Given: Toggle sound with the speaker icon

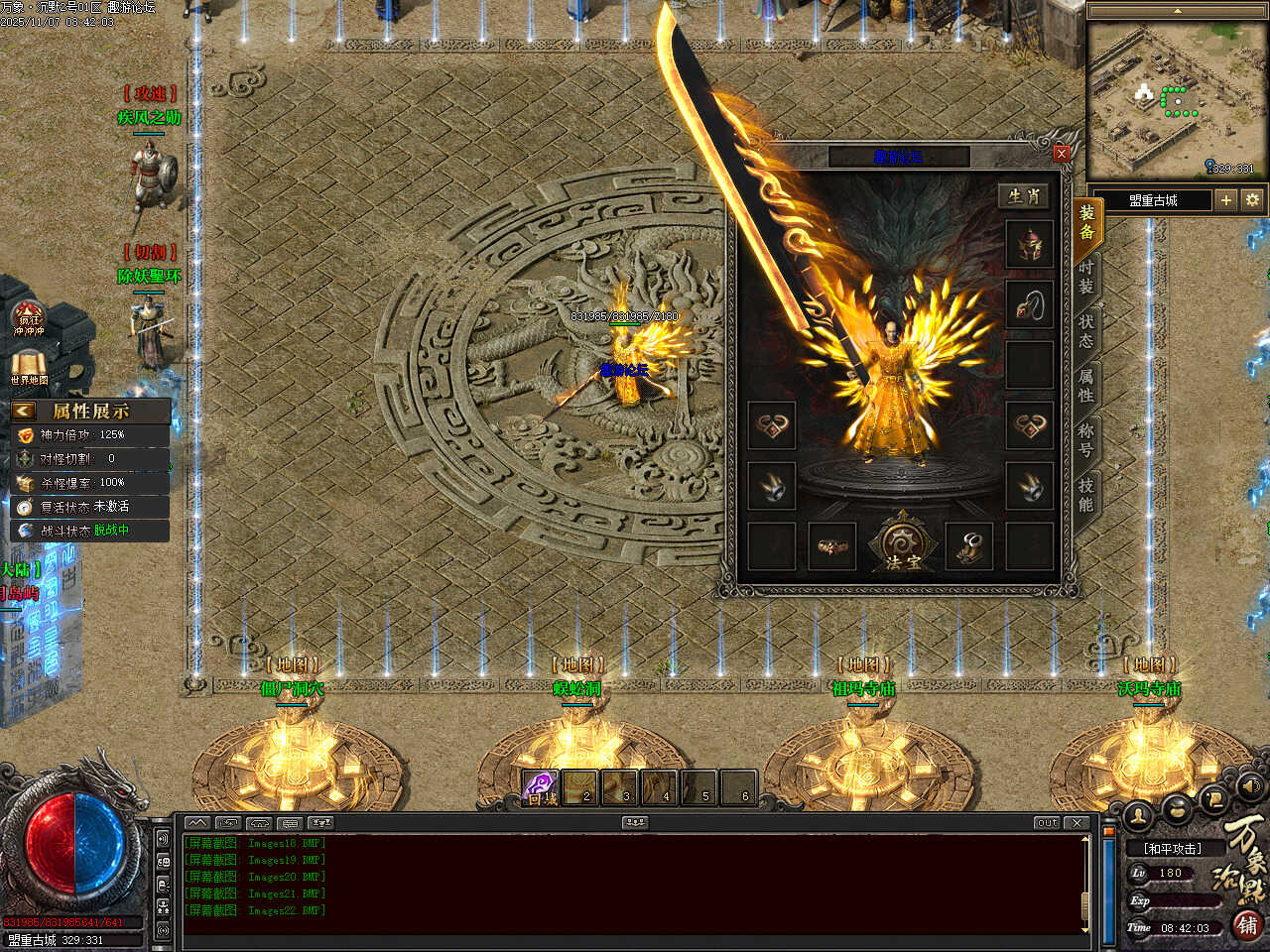Looking at the screenshot, I should [x=1252, y=787].
